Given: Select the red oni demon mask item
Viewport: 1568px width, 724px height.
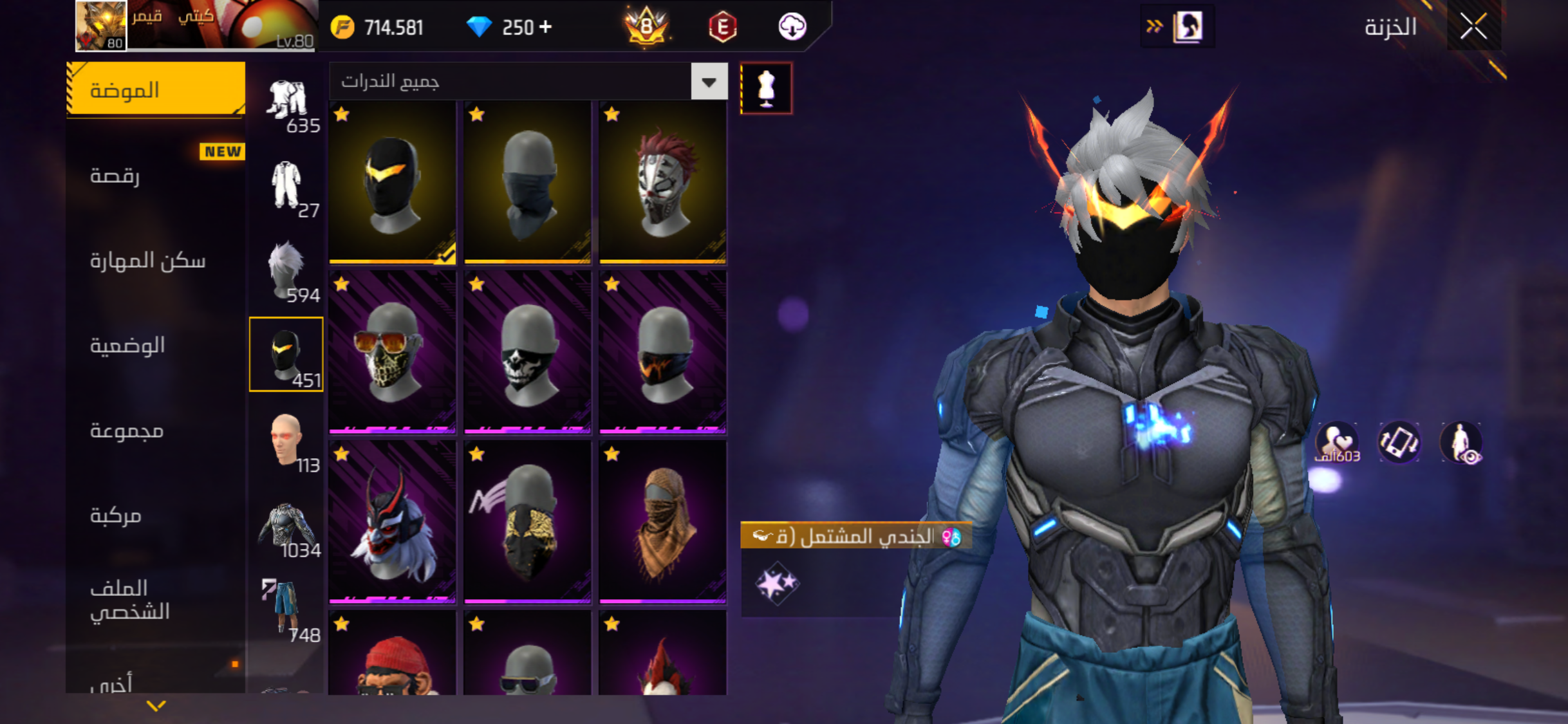Looking at the screenshot, I should click(x=392, y=522).
